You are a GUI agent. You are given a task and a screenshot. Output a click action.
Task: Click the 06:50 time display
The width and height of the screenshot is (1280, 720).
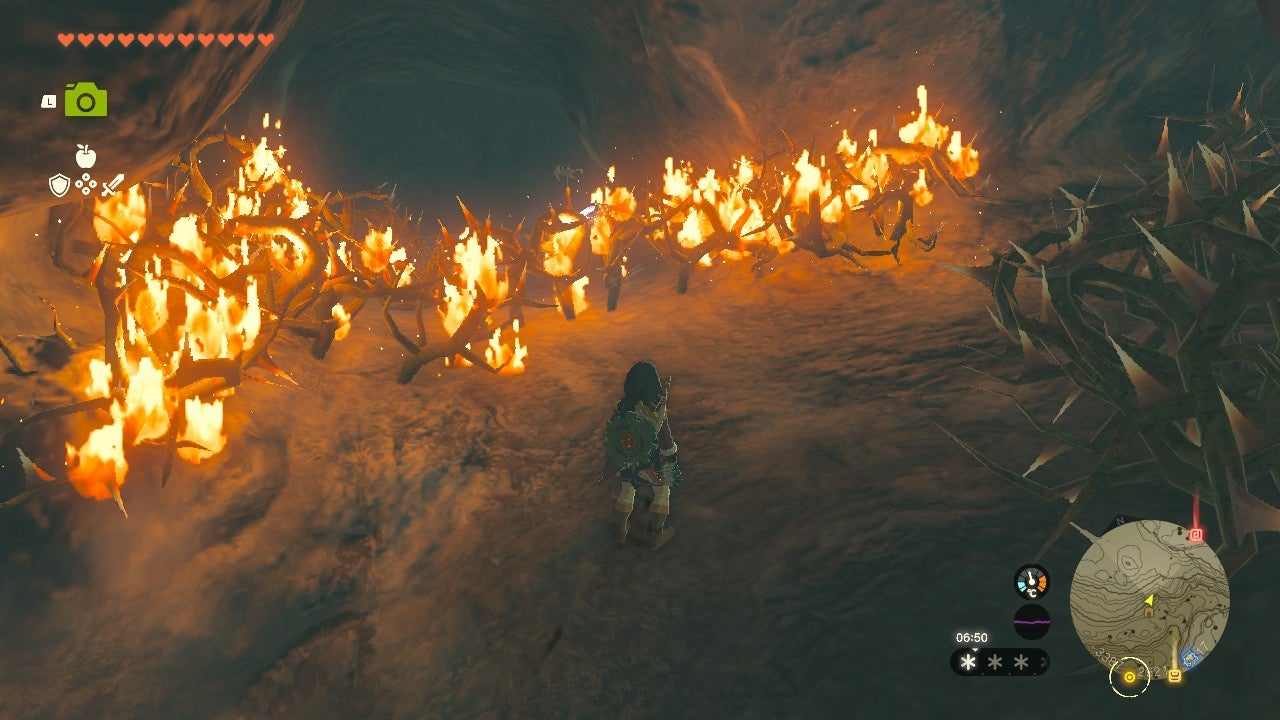972,637
